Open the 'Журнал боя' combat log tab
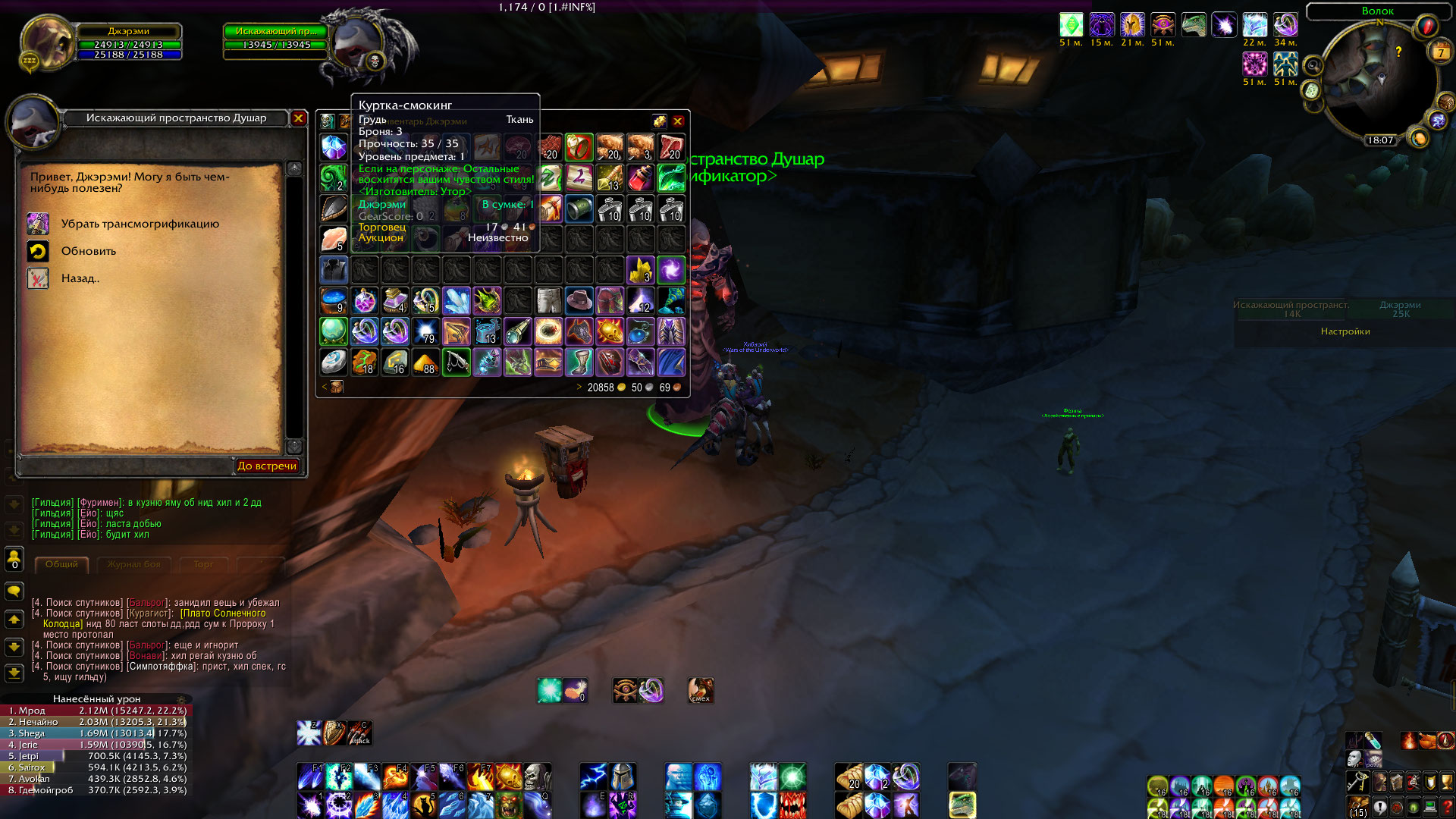Image resolution: width=1456 pixels, height=819 pixels. click(133, 564)
